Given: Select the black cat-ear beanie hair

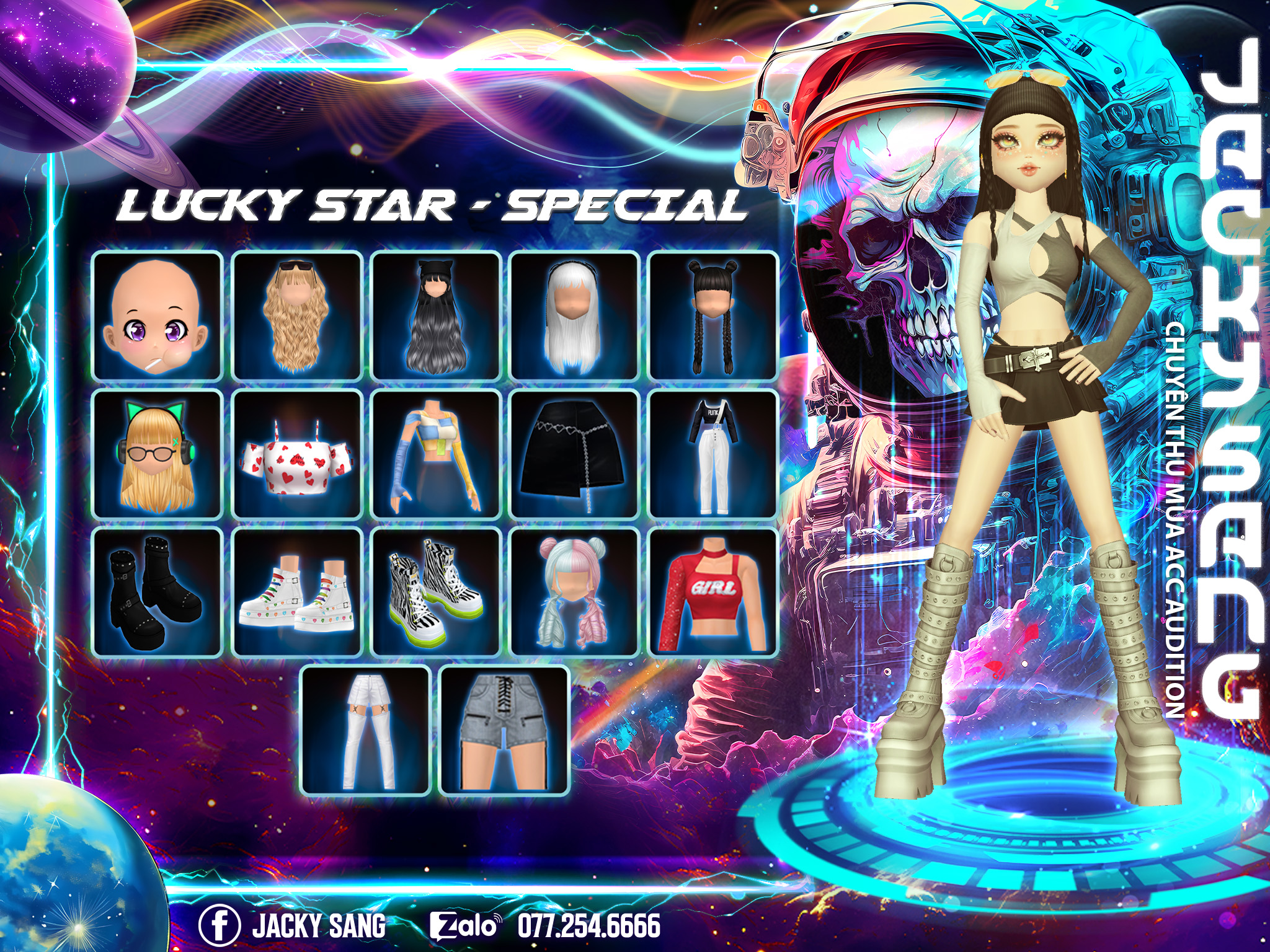Looking at the screenshot, I should click(x=436, y=316).
